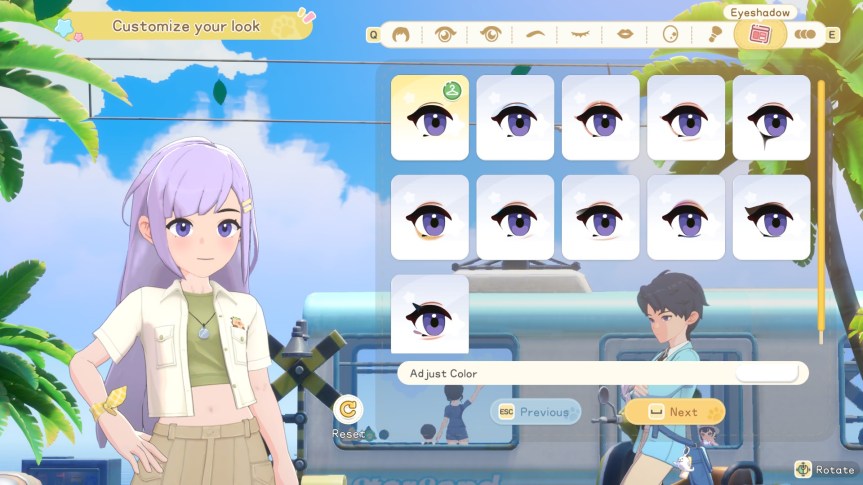Go back with the Previous button
The width and height of the screenshot is (863, 485).
pos(535,412)
